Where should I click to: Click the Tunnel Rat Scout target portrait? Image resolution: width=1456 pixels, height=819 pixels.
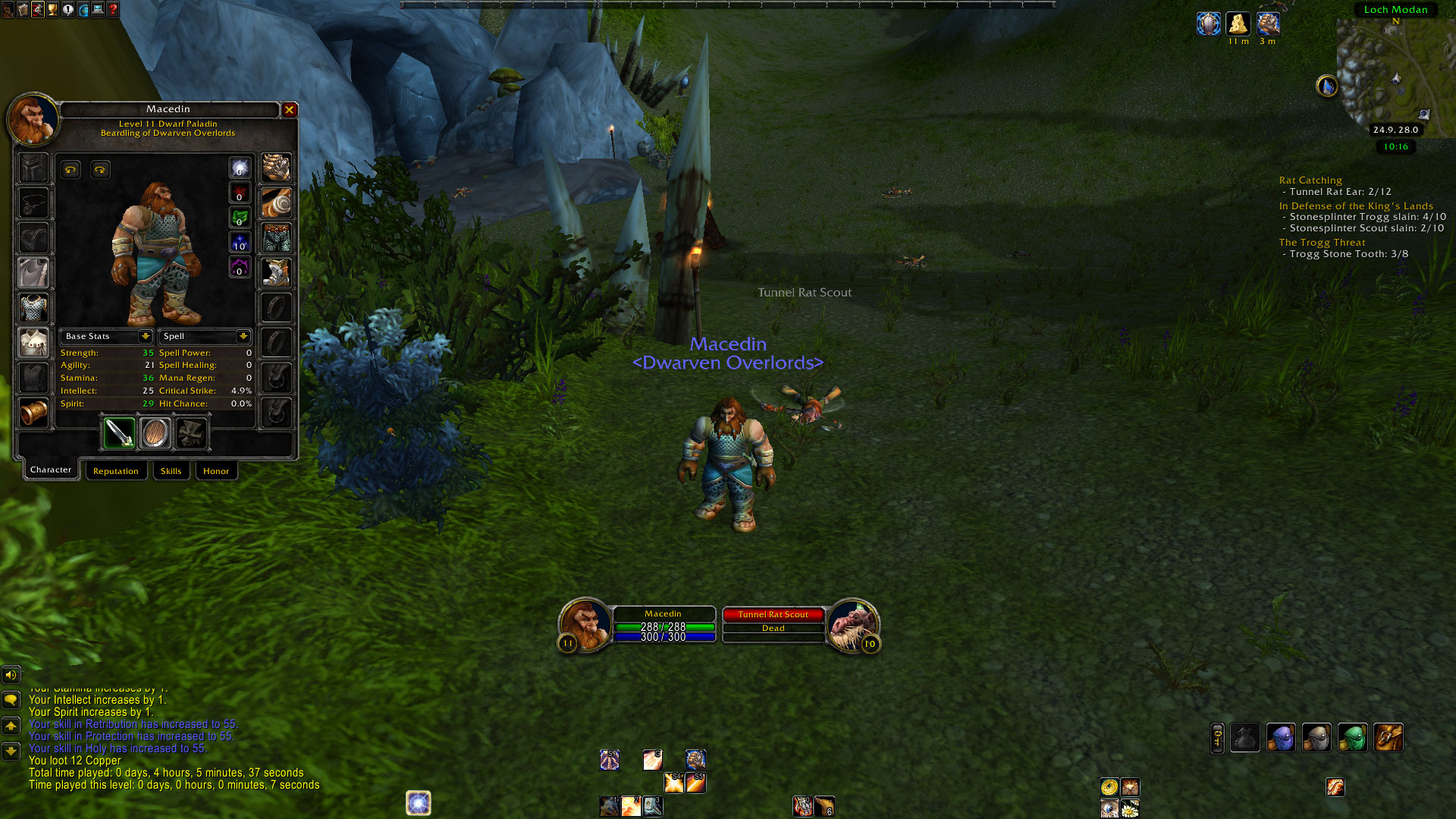coord(853,624)
